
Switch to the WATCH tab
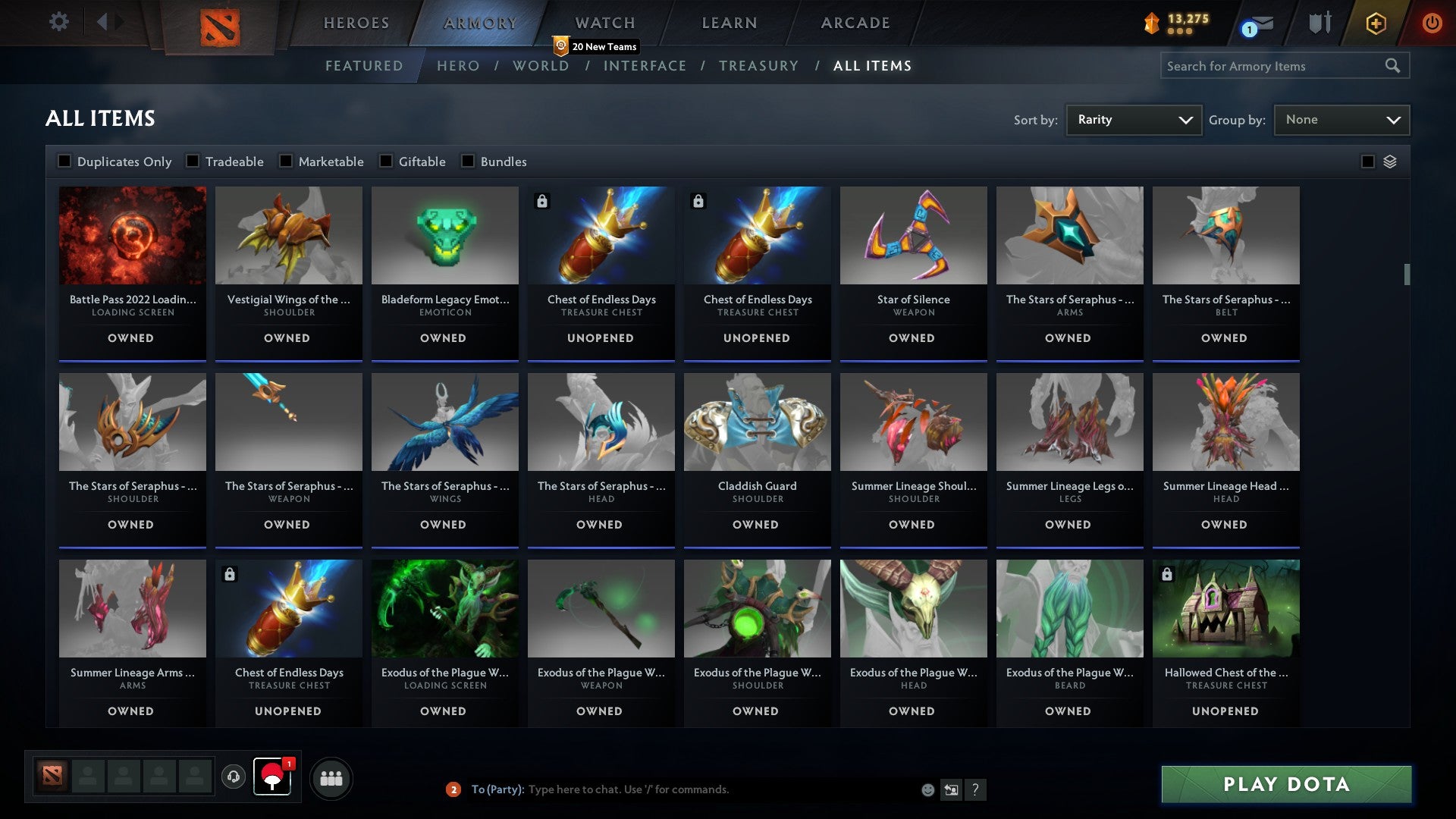point(604,23)
